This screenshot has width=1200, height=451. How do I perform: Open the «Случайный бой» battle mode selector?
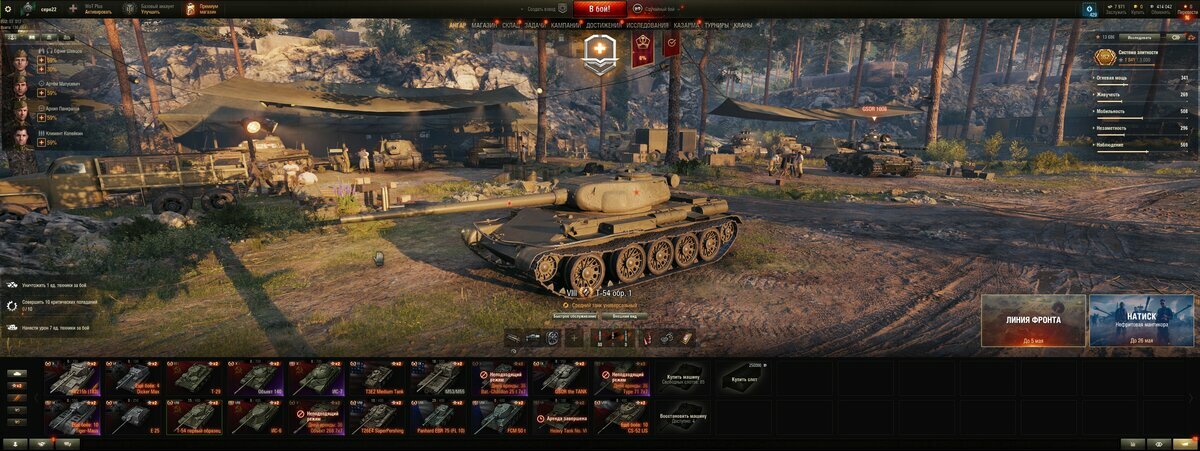pos(662,9)
